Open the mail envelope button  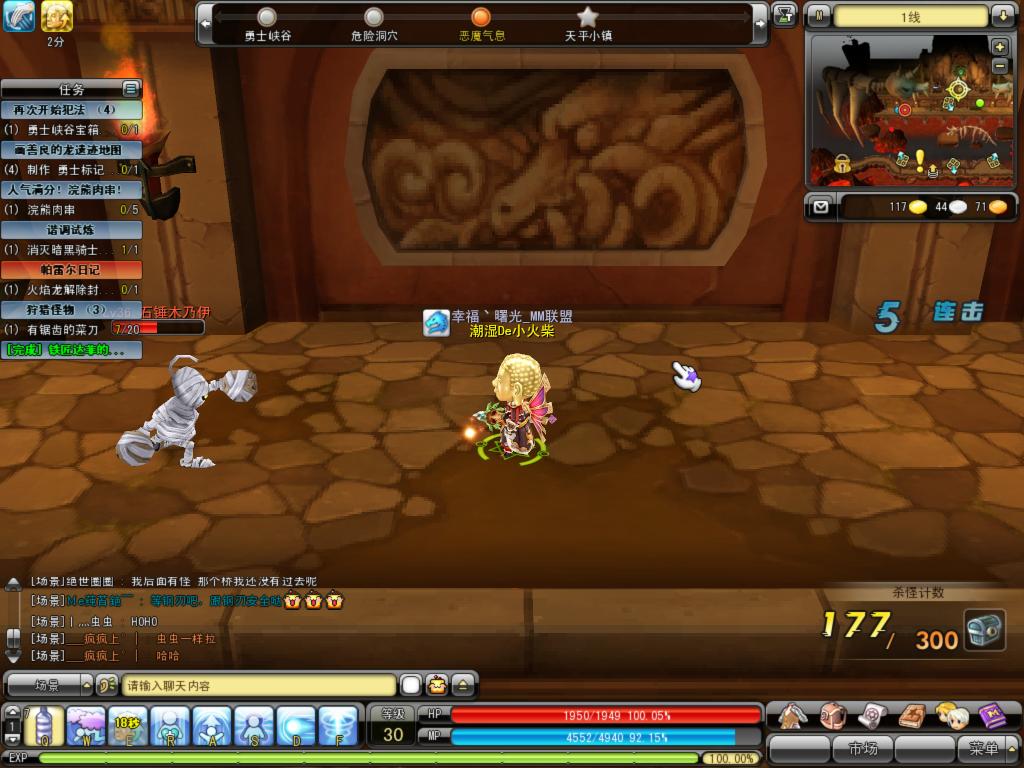[x=820, y=207]
